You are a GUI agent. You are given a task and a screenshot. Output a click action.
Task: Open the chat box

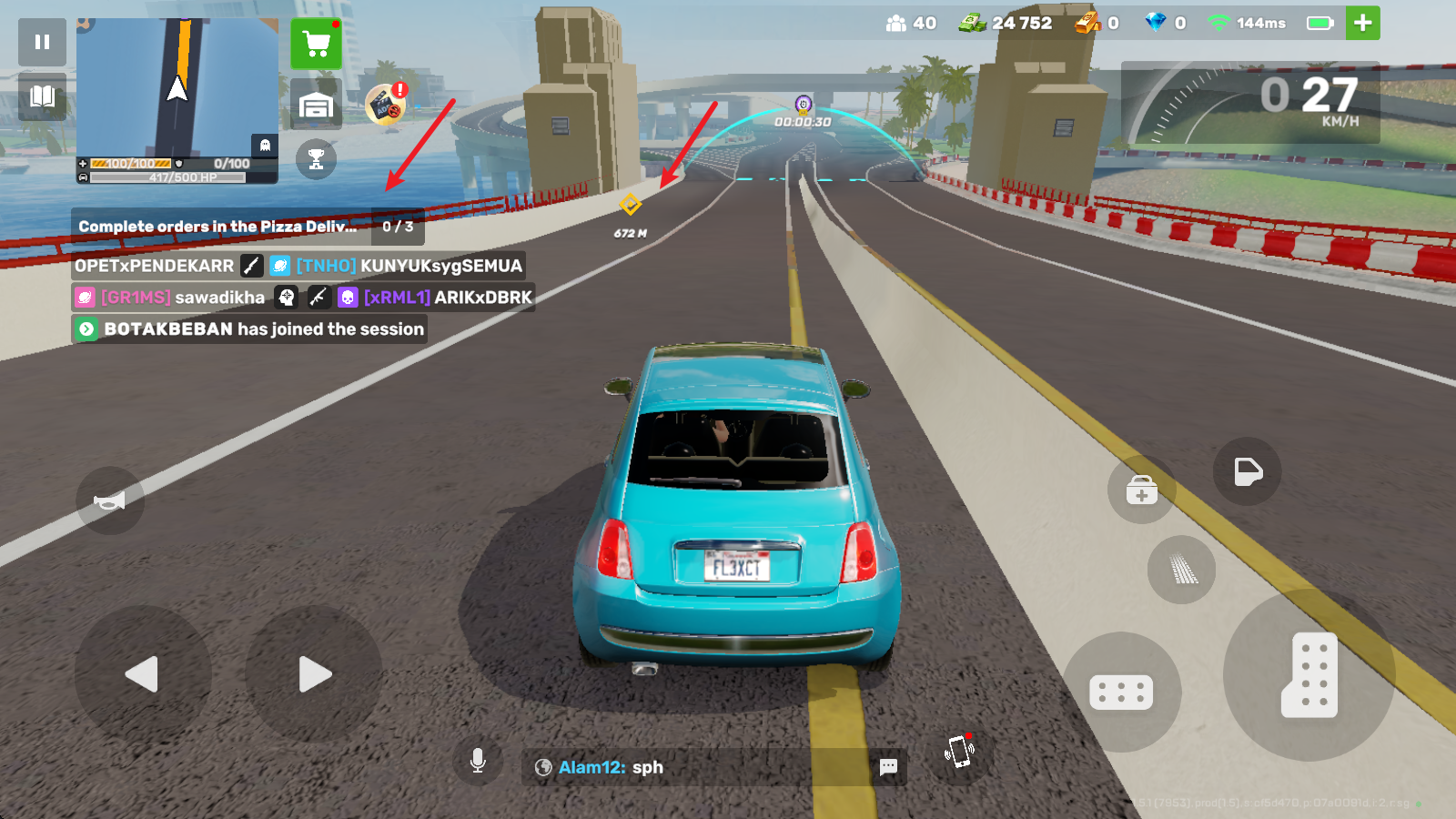pyautogui.click(x=701, y=767)
